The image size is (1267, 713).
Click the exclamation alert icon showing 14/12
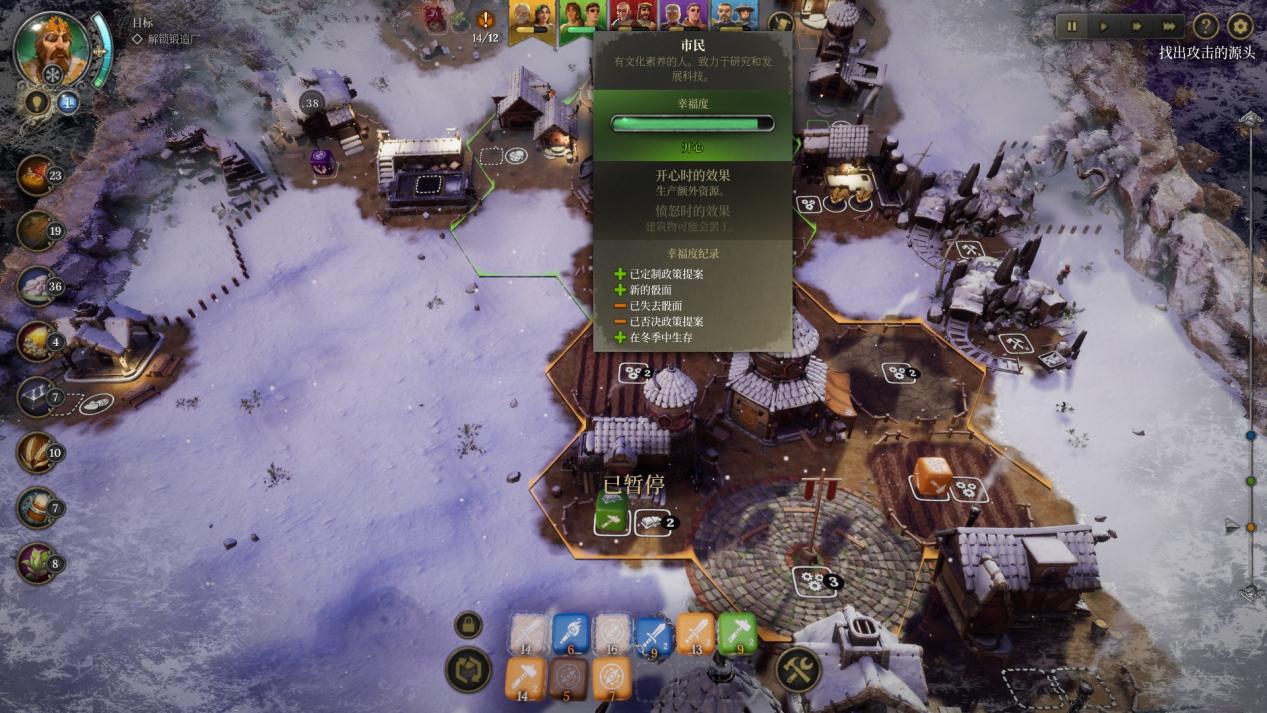point(486,21)
